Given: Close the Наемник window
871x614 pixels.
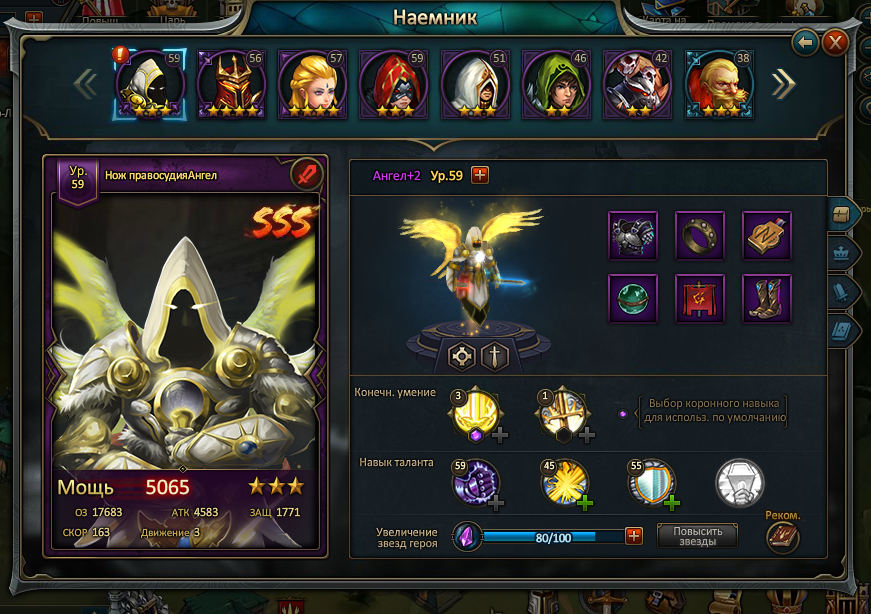Looking at the screenshot, I should 834,43.
